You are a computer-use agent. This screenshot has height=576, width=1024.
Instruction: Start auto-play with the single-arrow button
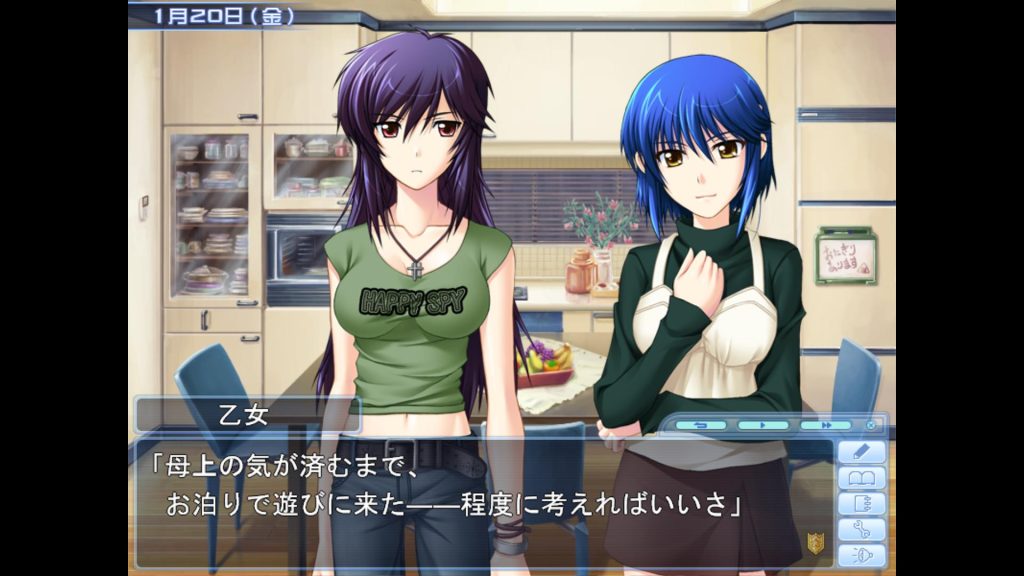[763, 425]
